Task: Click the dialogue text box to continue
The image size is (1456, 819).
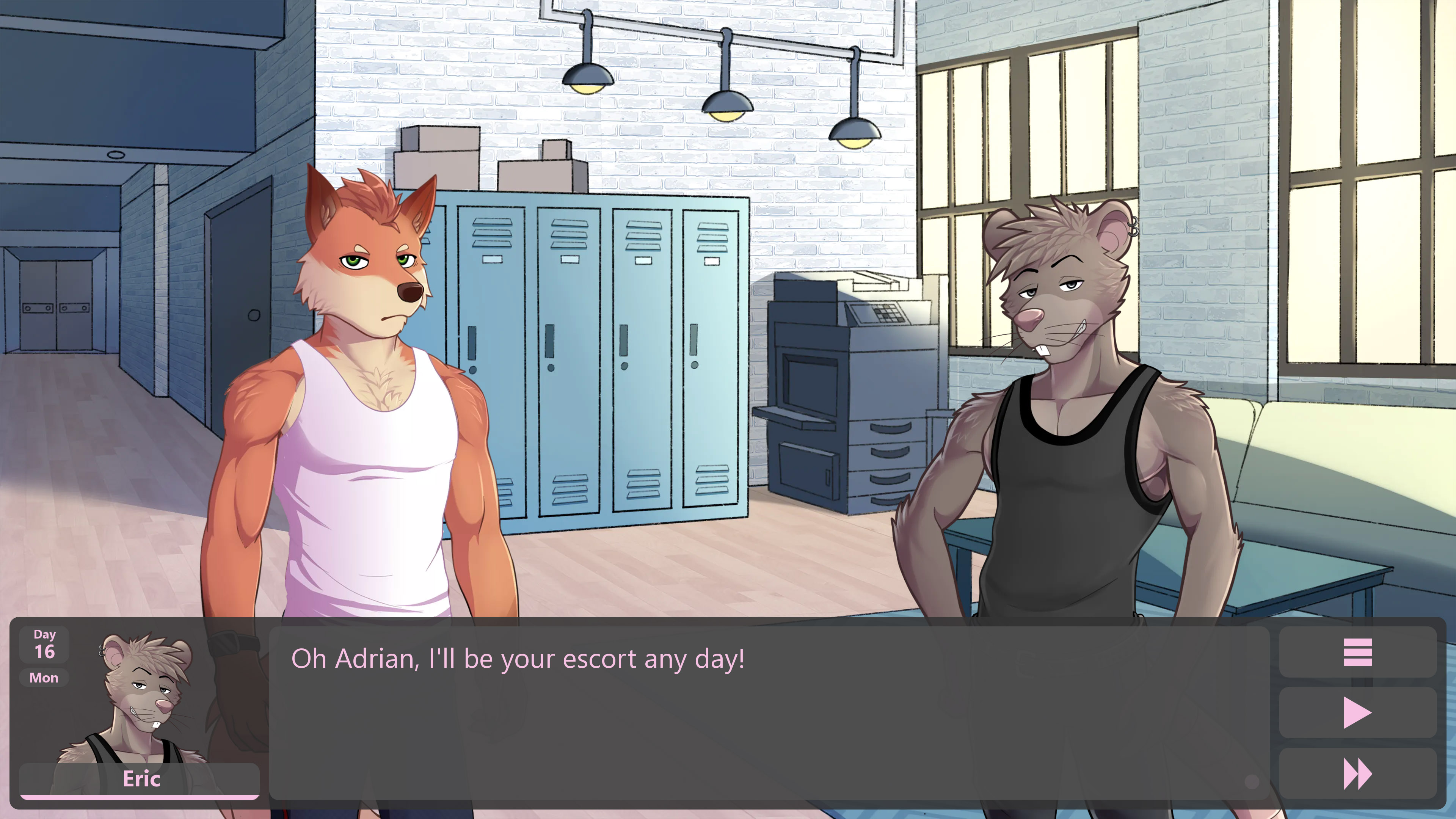Action: (769, 712)
